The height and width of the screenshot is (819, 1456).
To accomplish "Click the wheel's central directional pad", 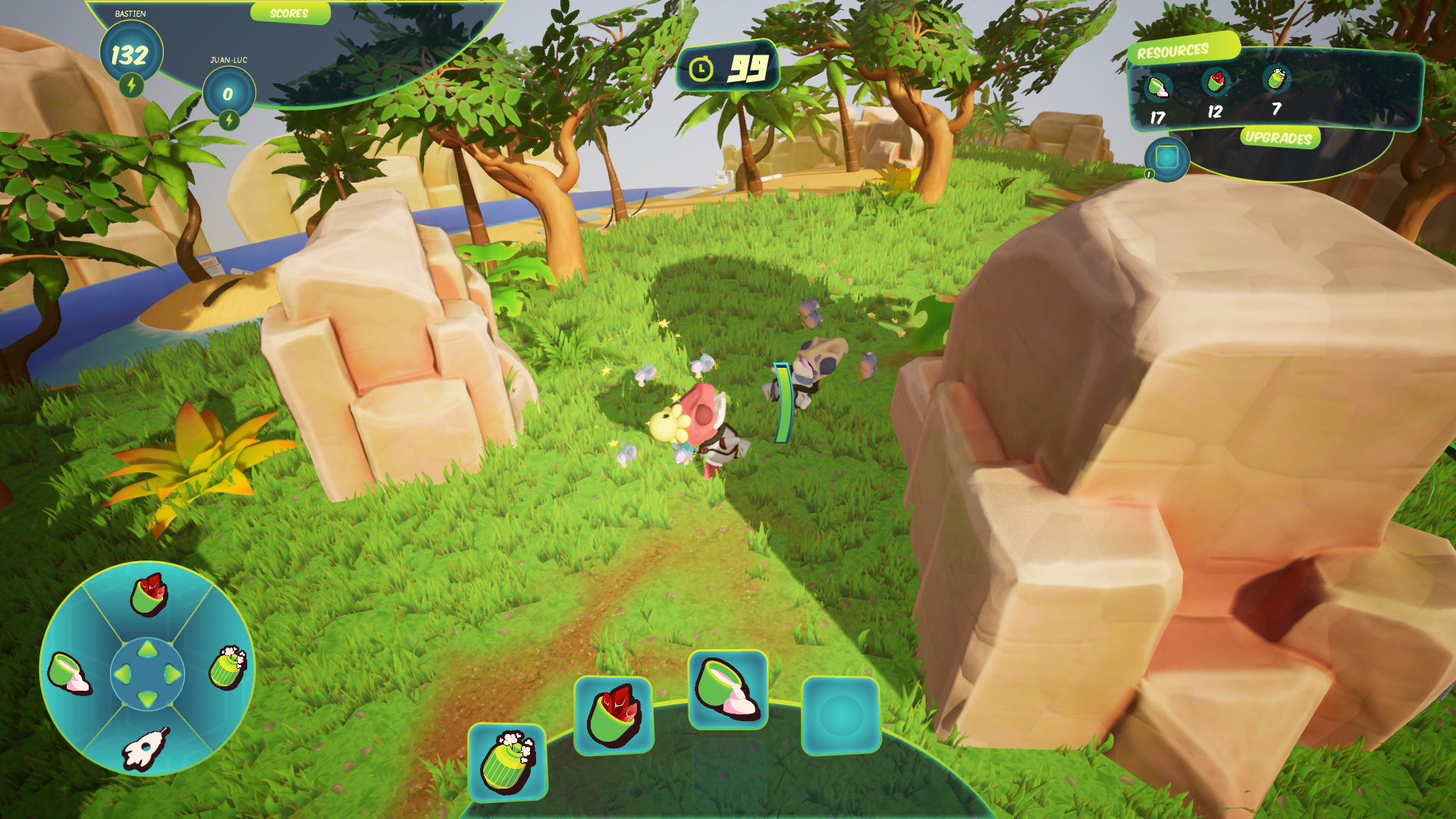I will coord(148,673).
